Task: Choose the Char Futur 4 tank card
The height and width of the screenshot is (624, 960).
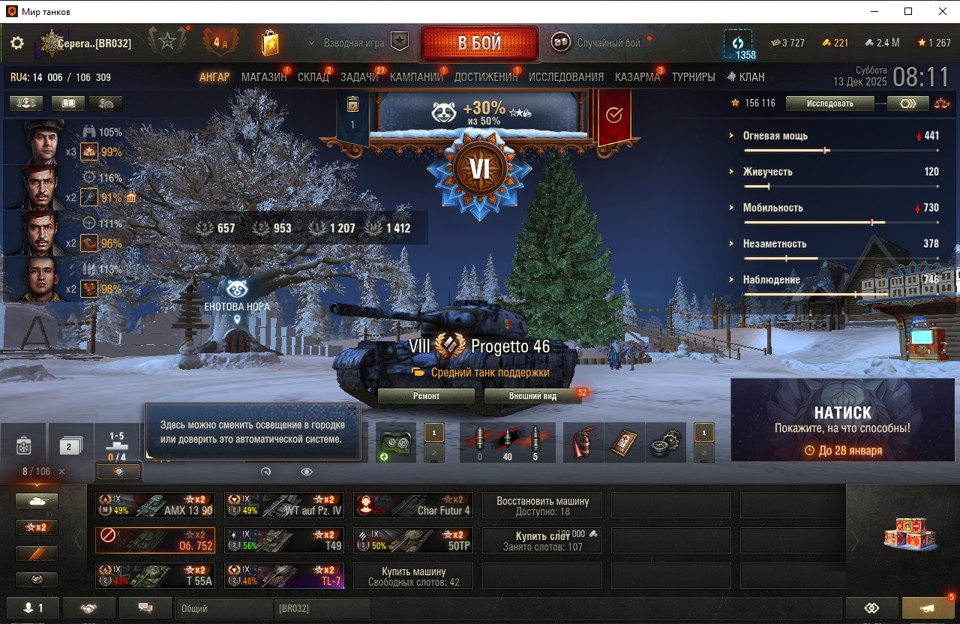Action: pos(412,505)
